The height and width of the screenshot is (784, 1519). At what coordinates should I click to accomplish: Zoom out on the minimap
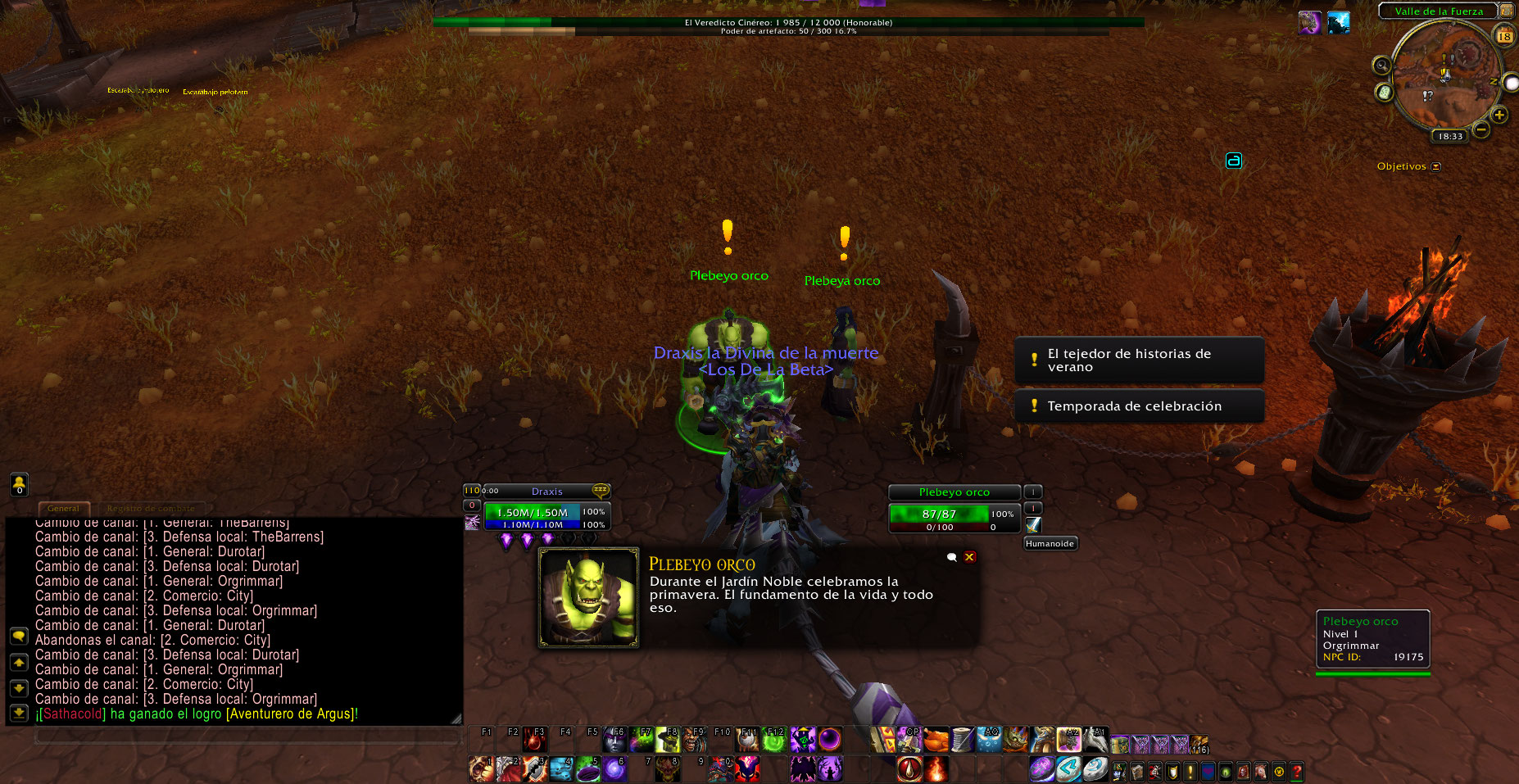click(1481, 129)
